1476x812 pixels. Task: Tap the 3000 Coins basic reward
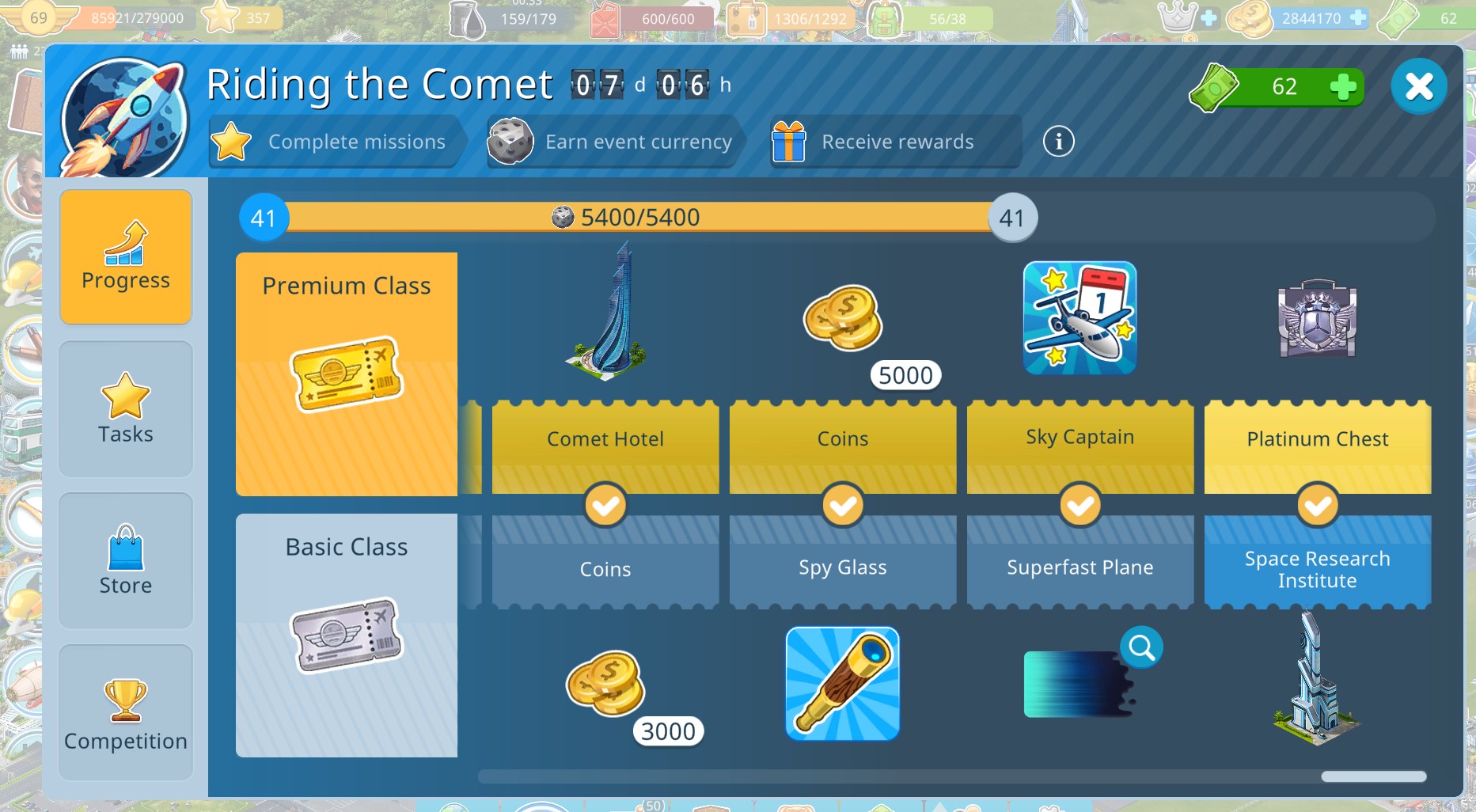point(606,684)
